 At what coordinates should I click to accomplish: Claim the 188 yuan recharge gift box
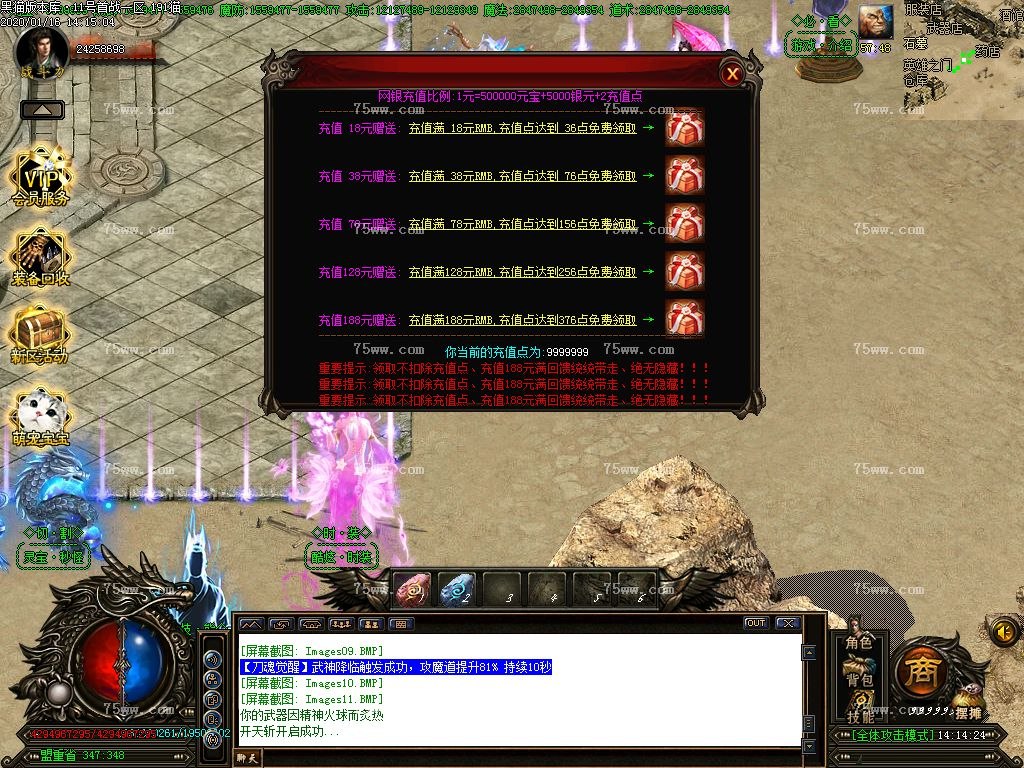click(685, 320)
